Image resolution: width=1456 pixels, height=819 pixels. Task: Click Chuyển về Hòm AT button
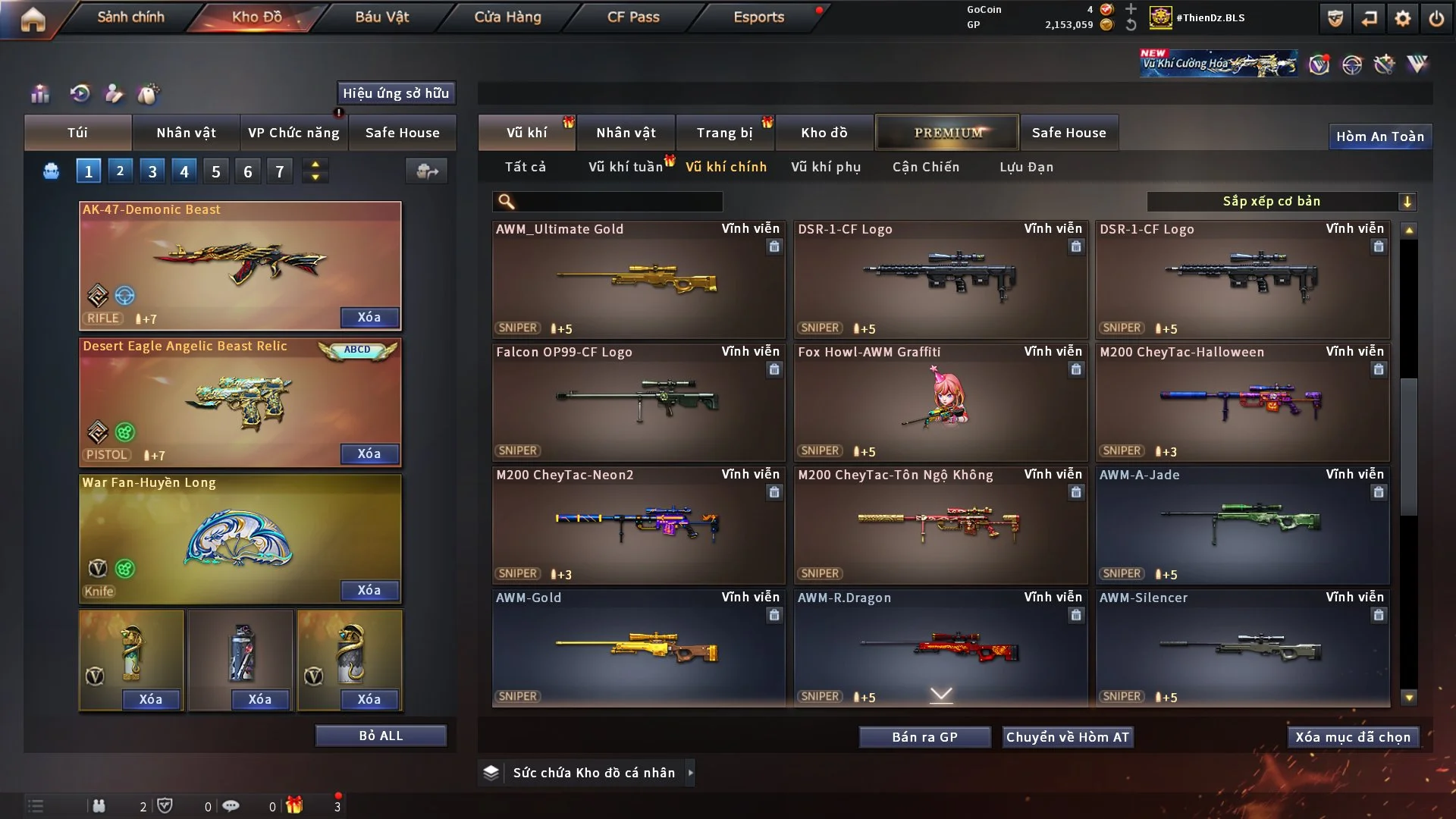pyautogui.click(x=1068, y=737)
